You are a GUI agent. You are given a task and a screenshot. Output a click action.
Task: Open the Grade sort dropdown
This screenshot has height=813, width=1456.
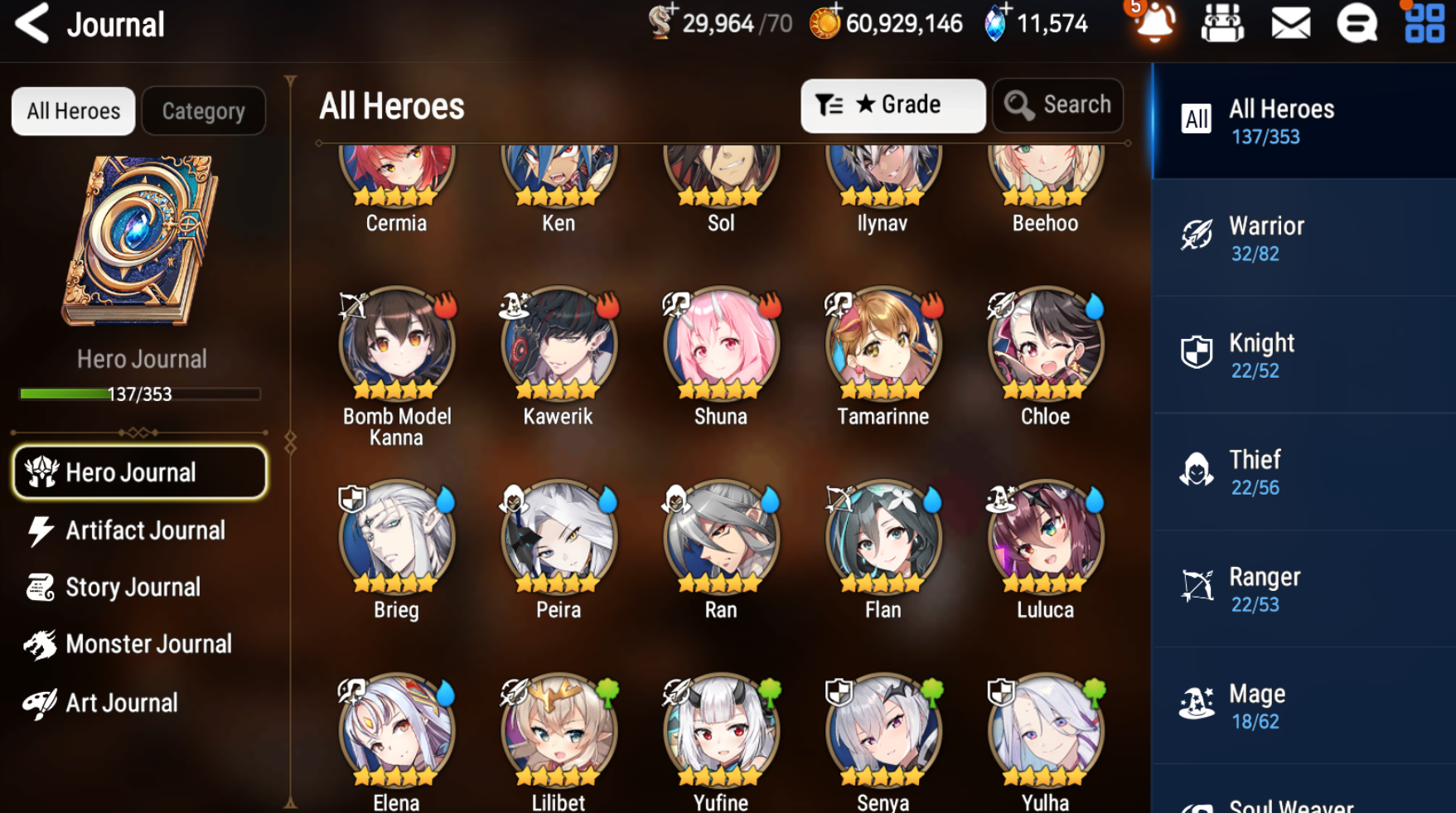892,105
